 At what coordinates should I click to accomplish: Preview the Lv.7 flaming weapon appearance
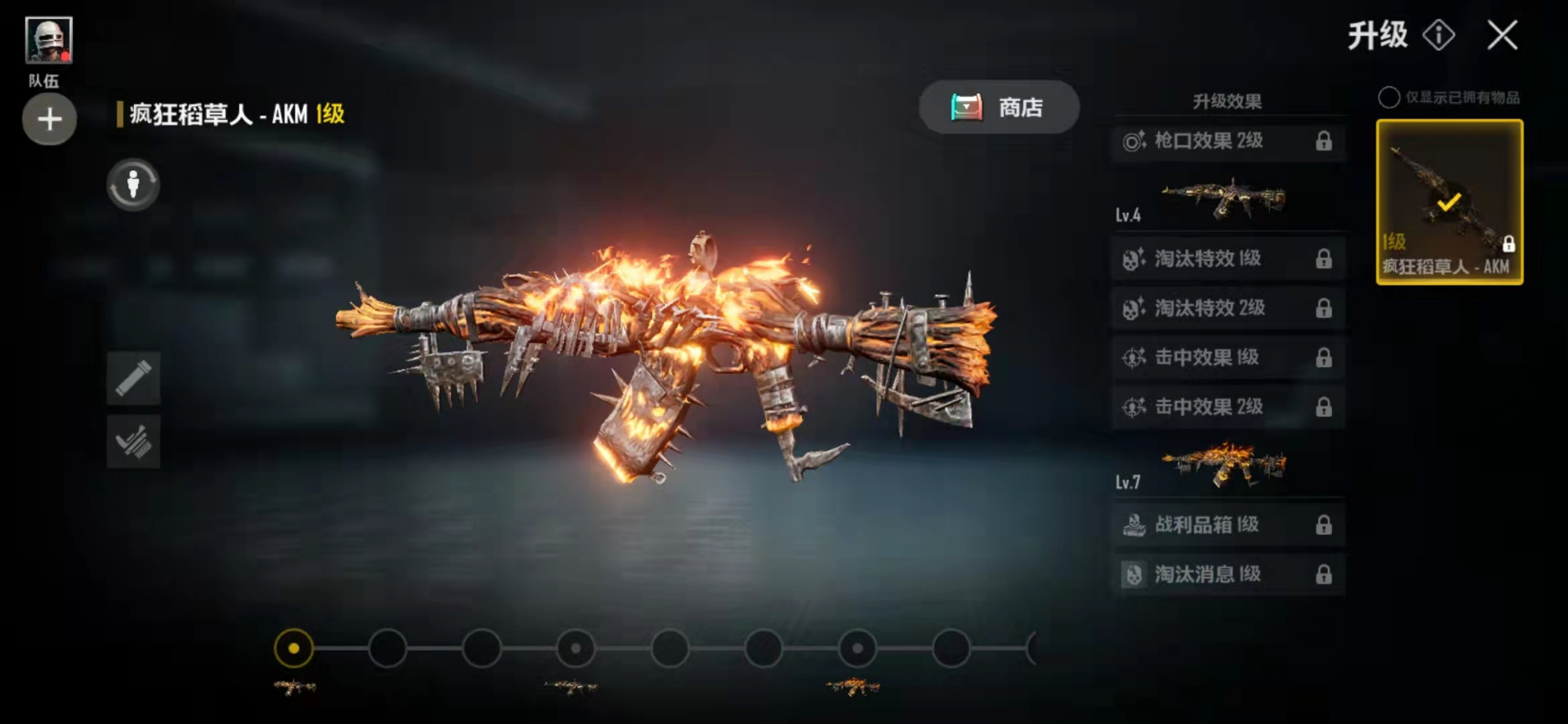coord(1223,465)
